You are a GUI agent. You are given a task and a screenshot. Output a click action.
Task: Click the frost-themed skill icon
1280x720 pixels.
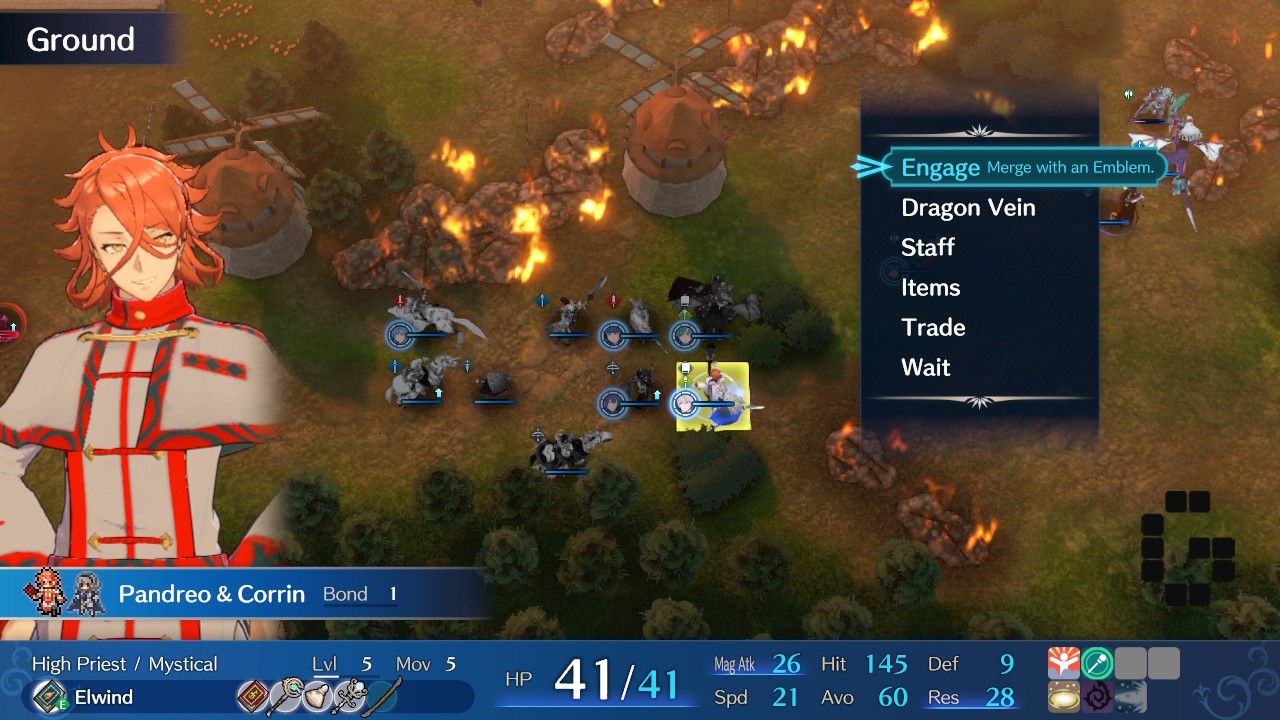tap(1130, 696)
